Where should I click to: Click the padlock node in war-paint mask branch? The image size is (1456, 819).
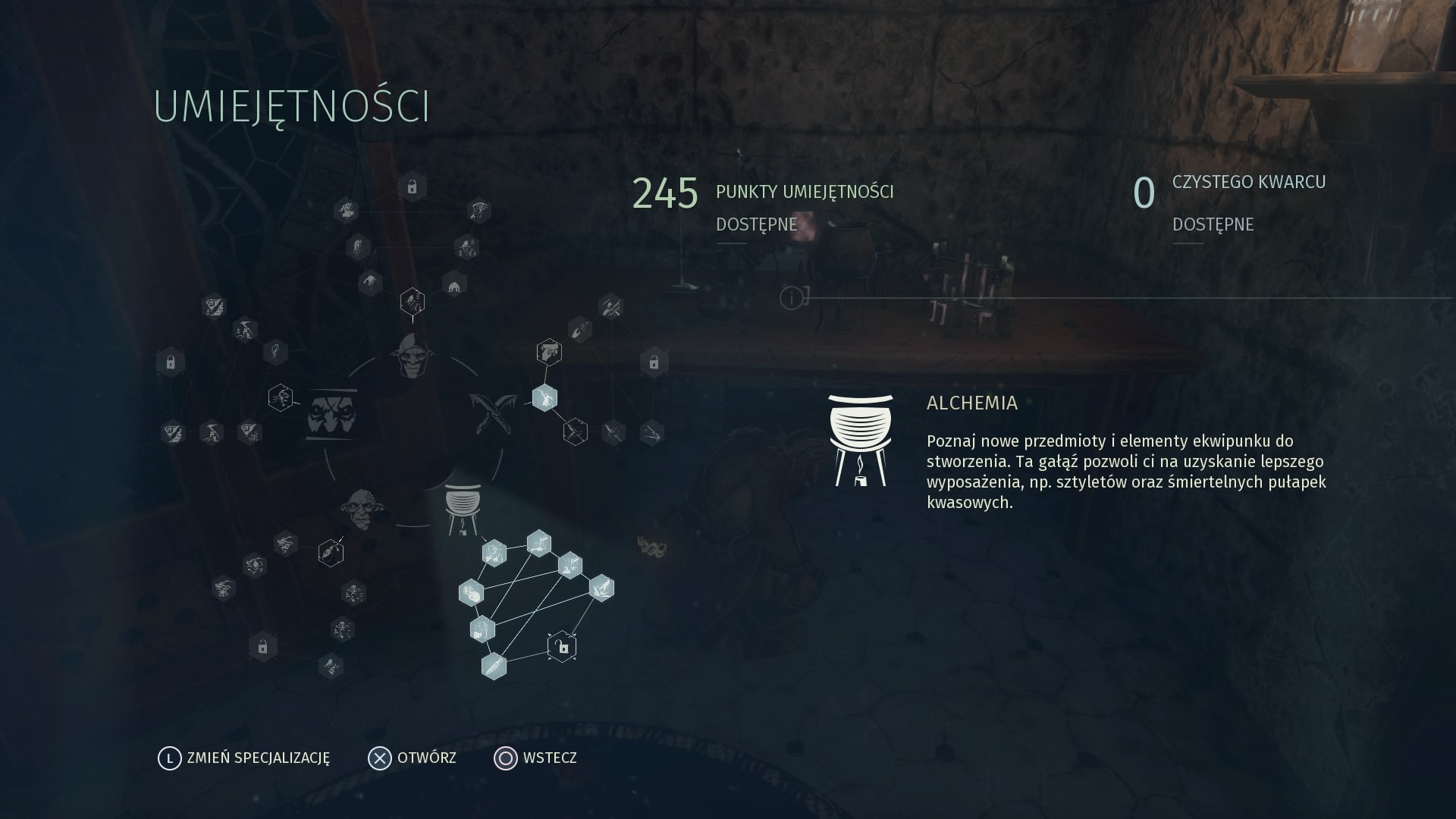171,362
